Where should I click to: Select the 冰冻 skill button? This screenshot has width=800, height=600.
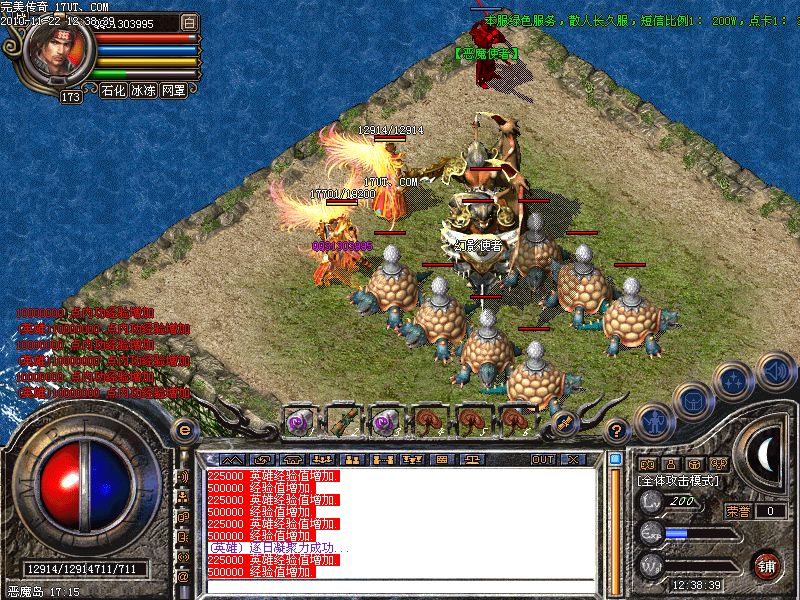pos(143,90)
